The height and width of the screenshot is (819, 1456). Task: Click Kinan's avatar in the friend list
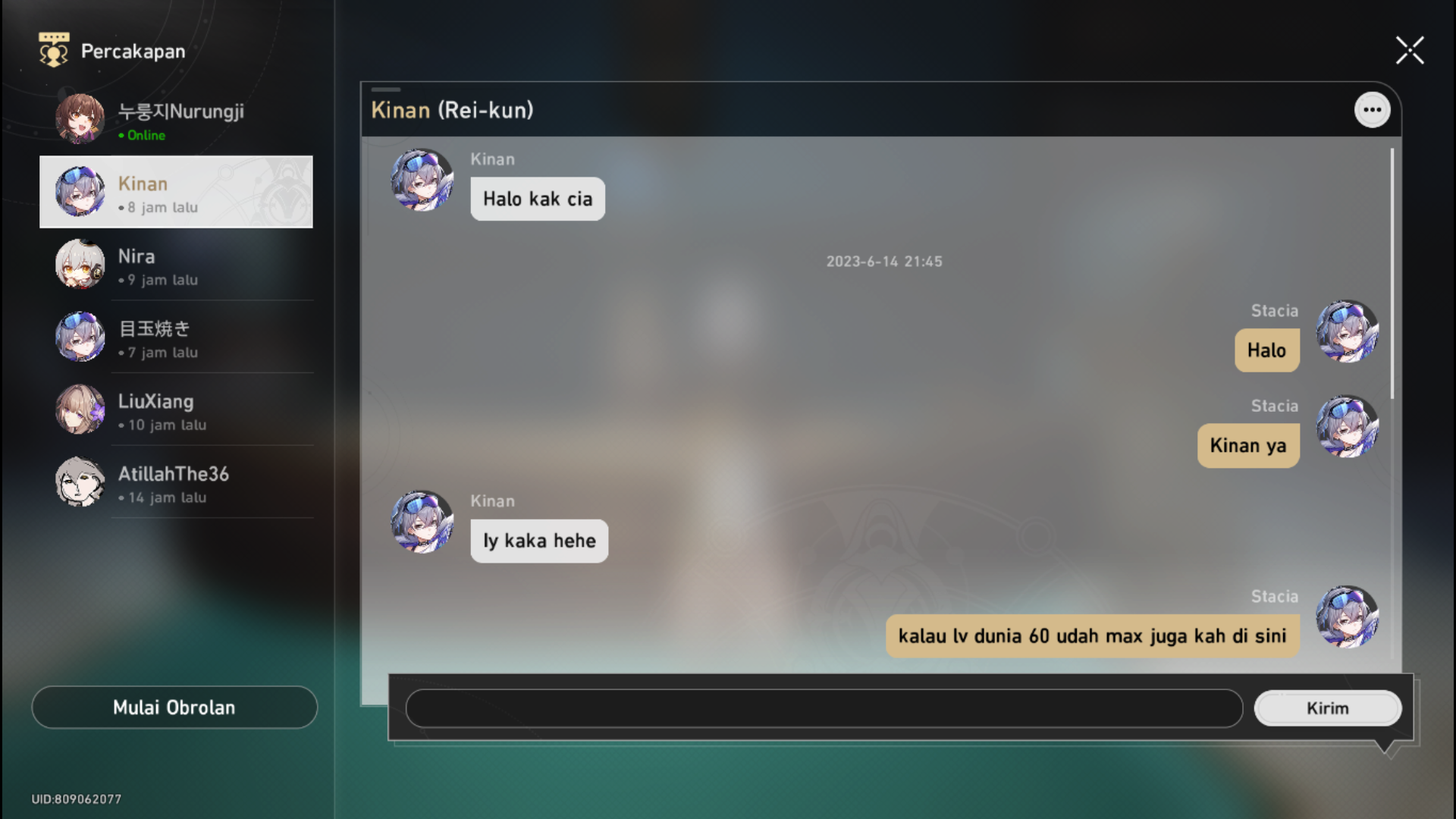coord(80,192)
